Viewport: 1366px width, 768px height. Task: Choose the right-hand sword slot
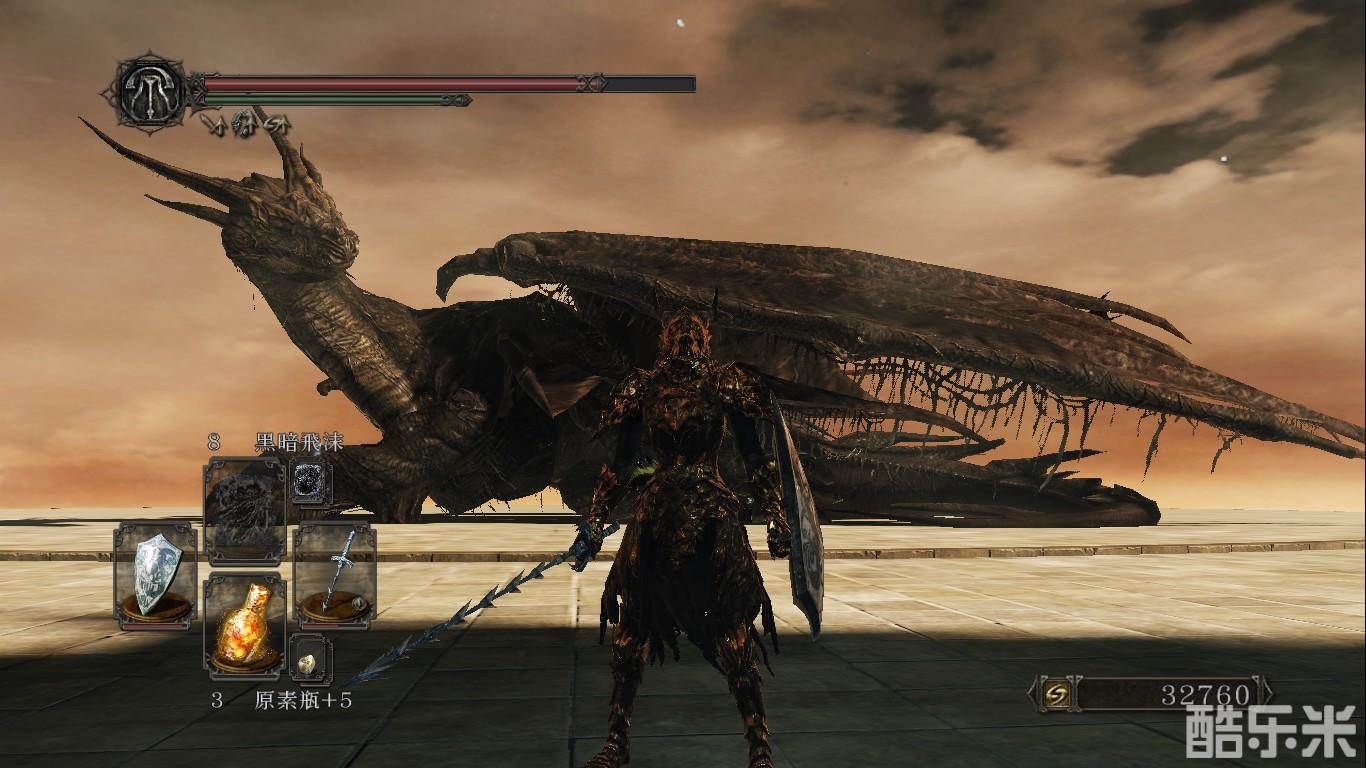[x=335, y=575]
